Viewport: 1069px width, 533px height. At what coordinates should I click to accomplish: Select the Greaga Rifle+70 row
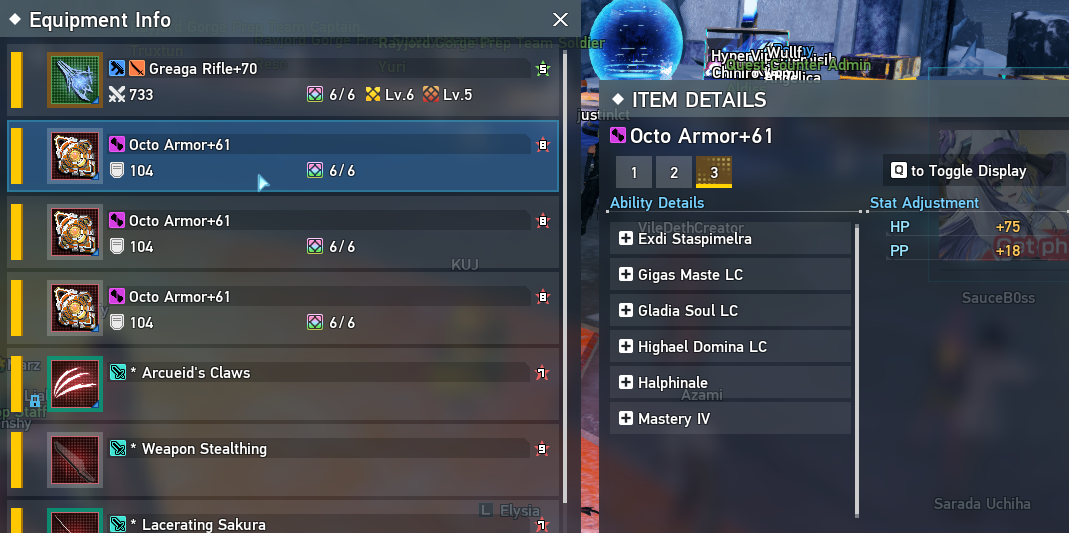tap(300, 81)
